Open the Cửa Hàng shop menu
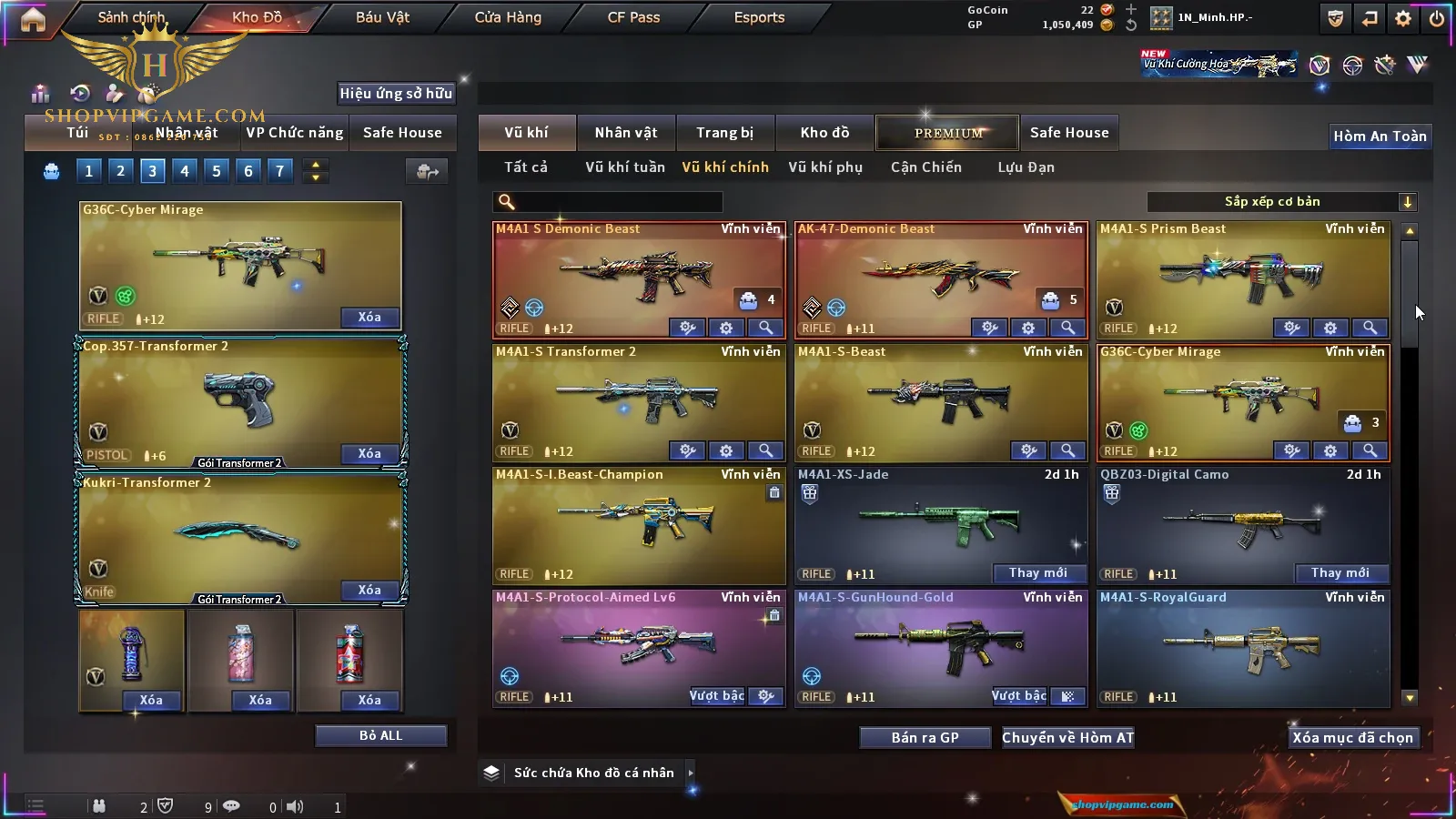Image resolution: width=1456 pixels, height=819 pixels. 508,17
